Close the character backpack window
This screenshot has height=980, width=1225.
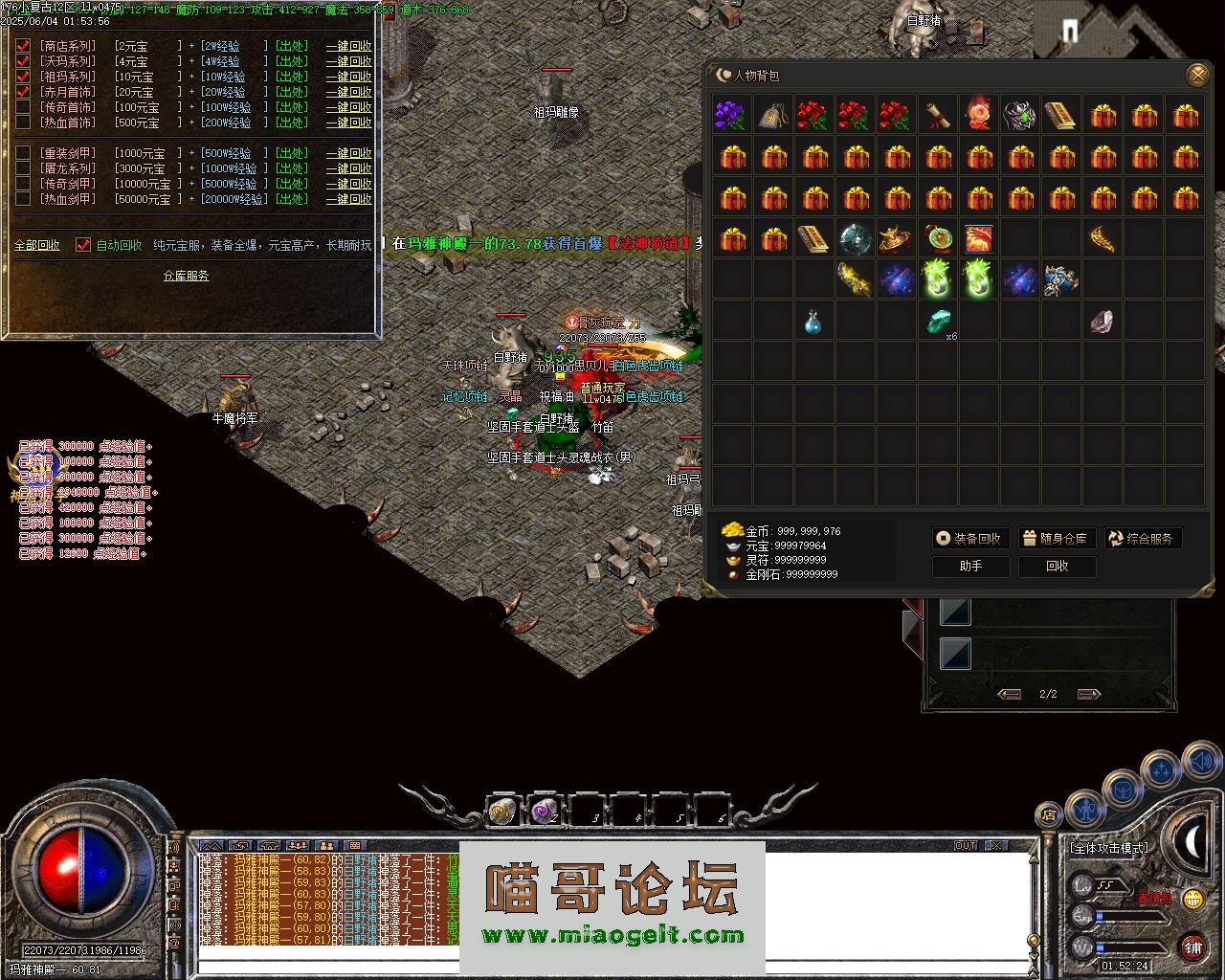coord(1196,75)
